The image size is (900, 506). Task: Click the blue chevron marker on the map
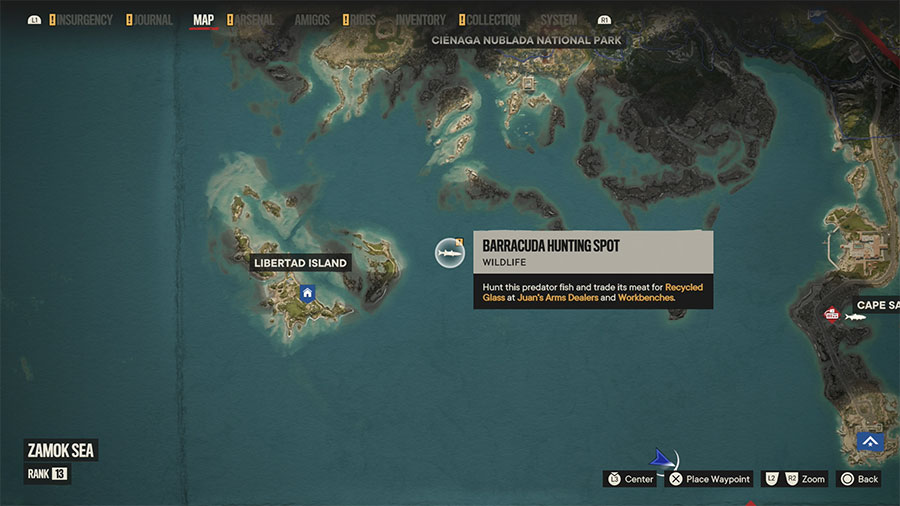tap(869, 441)
